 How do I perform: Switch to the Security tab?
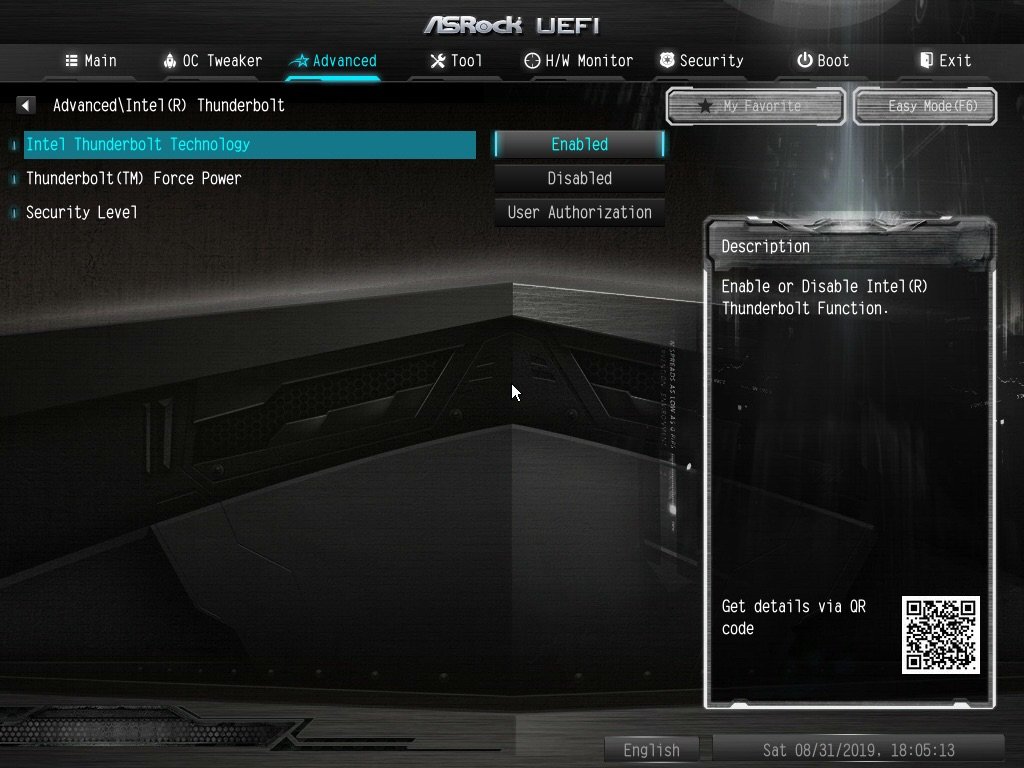tap(702, 61)
